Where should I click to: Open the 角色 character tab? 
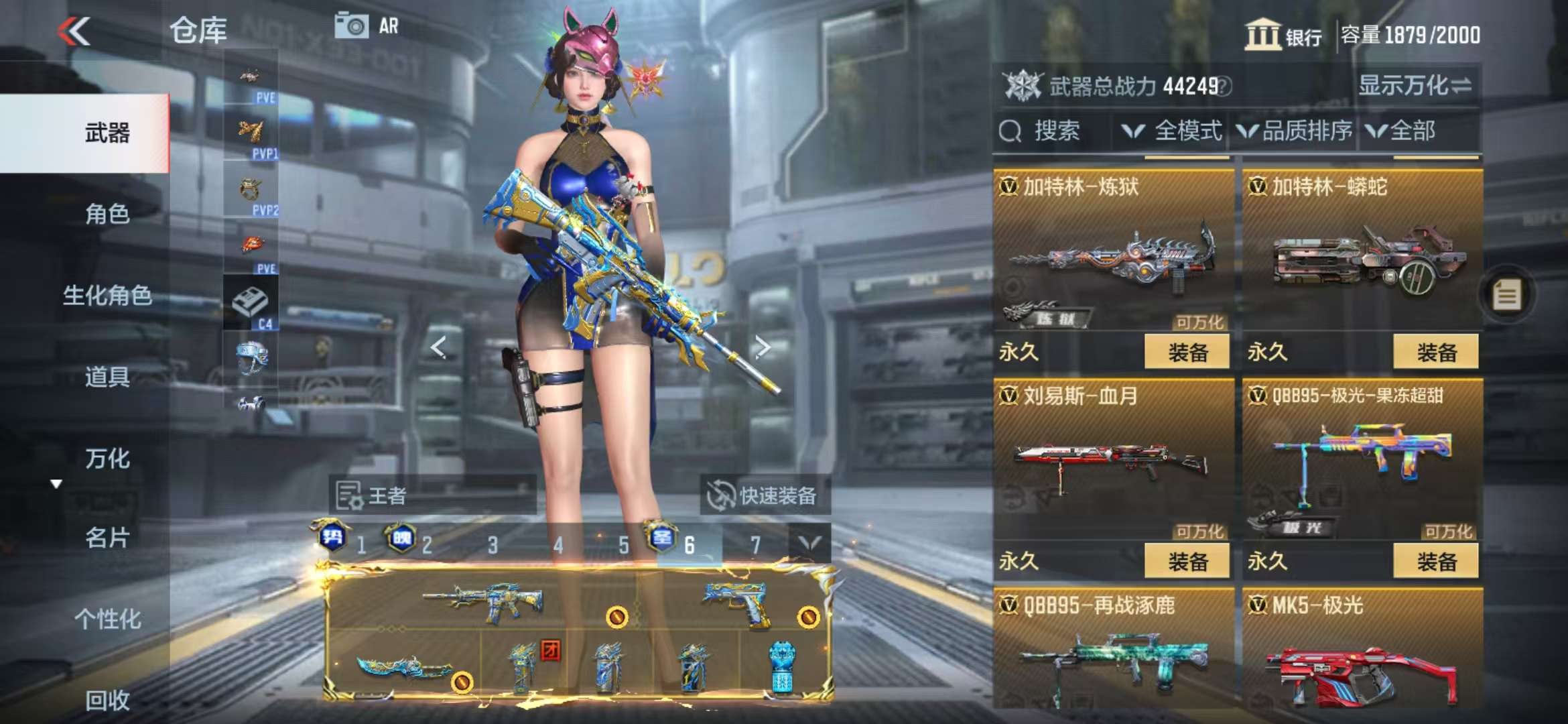(107, 215)
